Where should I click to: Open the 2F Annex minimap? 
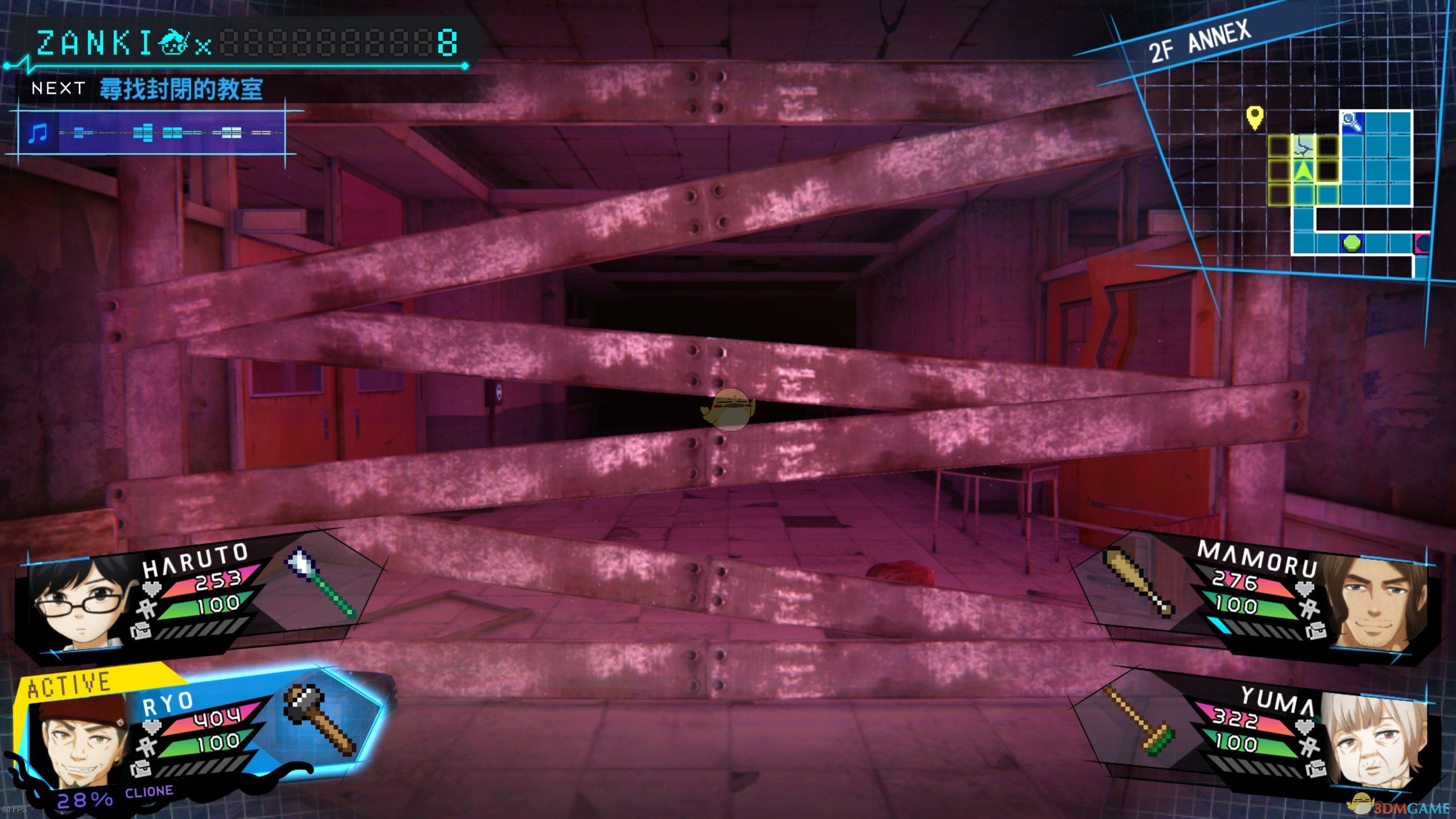[x=1308, y=171]
